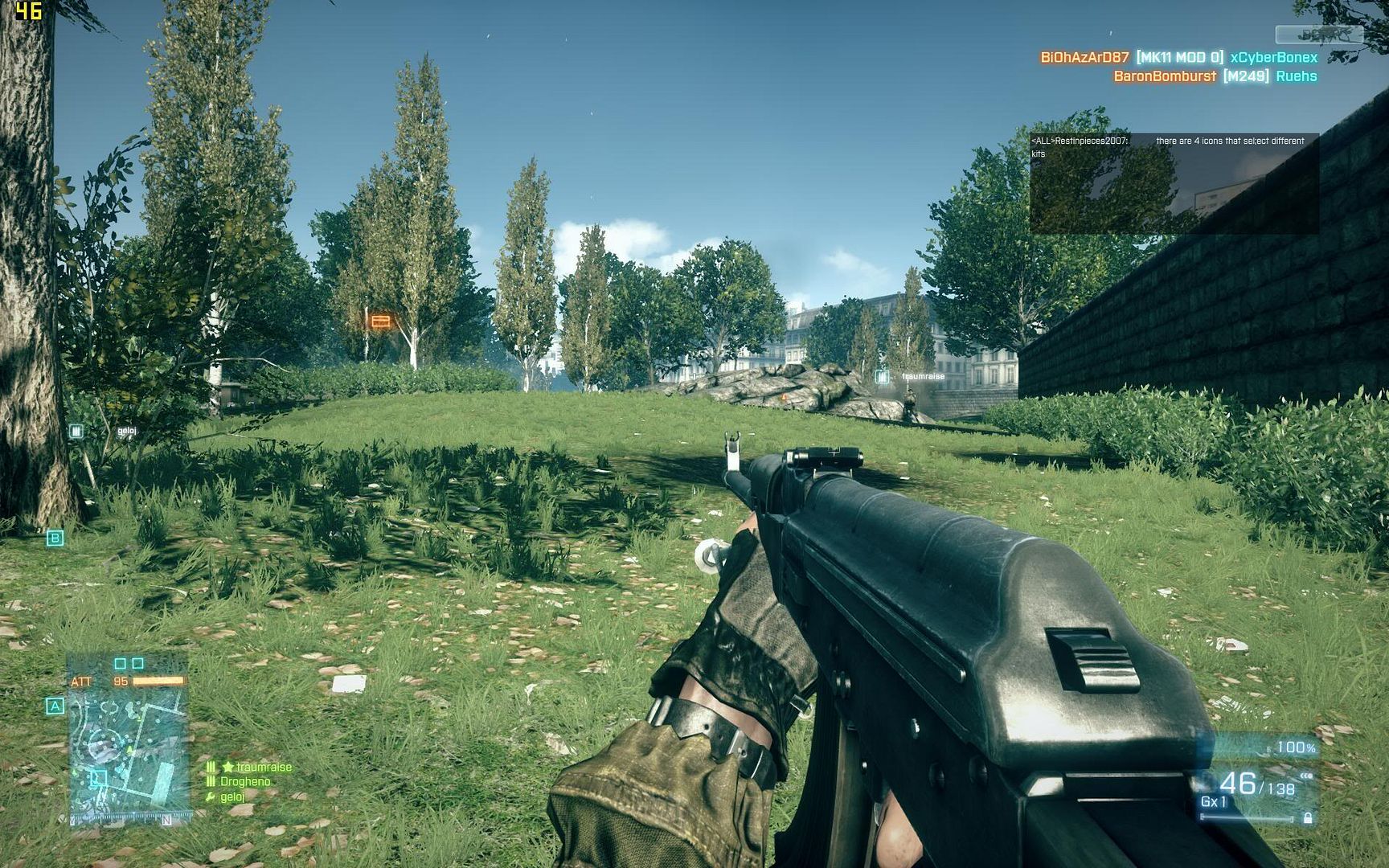Click the orange enemy objective crate marker
Image resolution: width=1389 pixels, height=868 pixels.
point(379,321)
